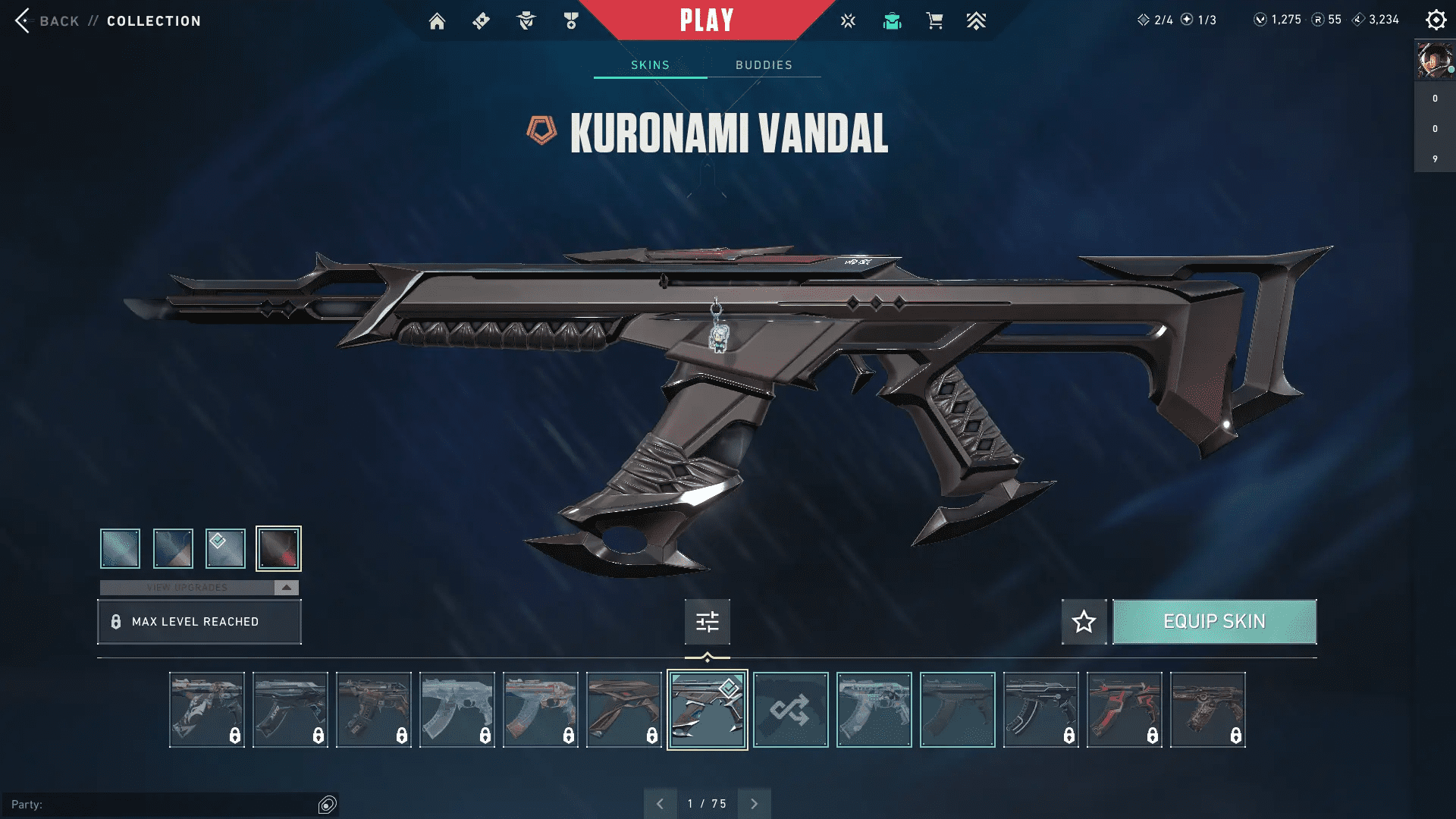Open the Agents icon in top navigation
The image size is (1456, 819).
coord(526,20)
